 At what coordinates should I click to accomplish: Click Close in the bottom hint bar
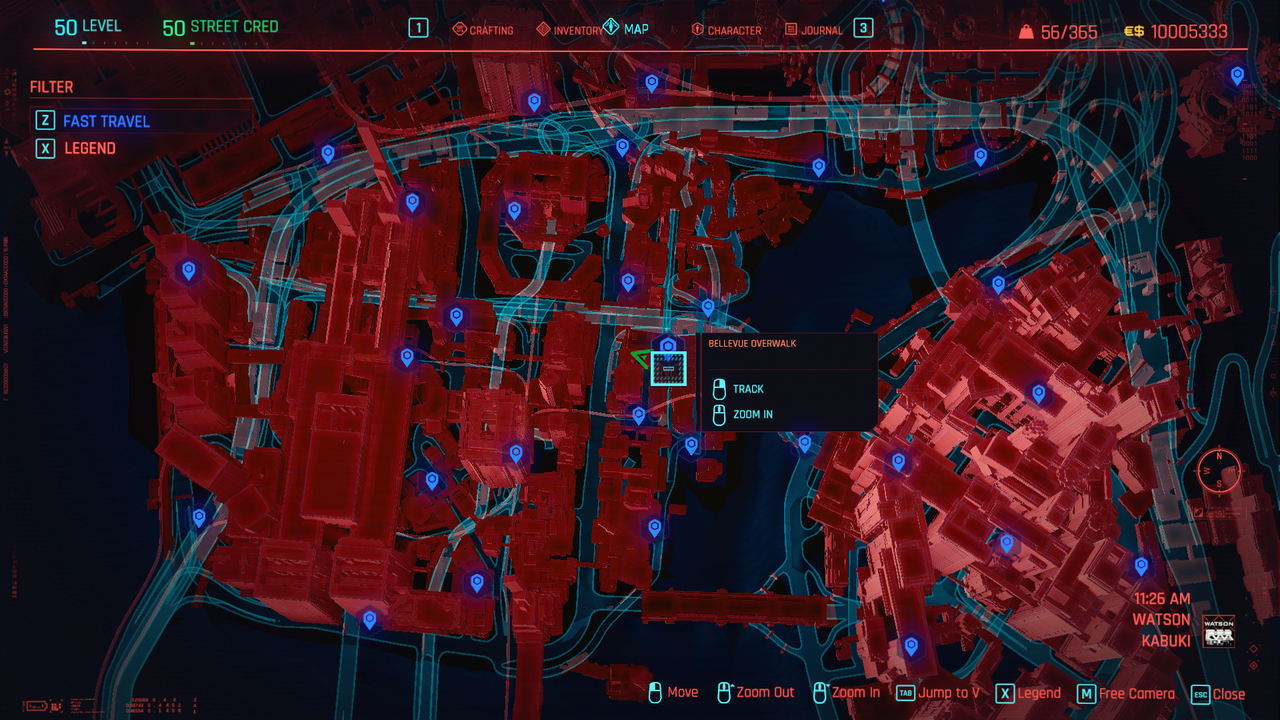point(1228,694)
